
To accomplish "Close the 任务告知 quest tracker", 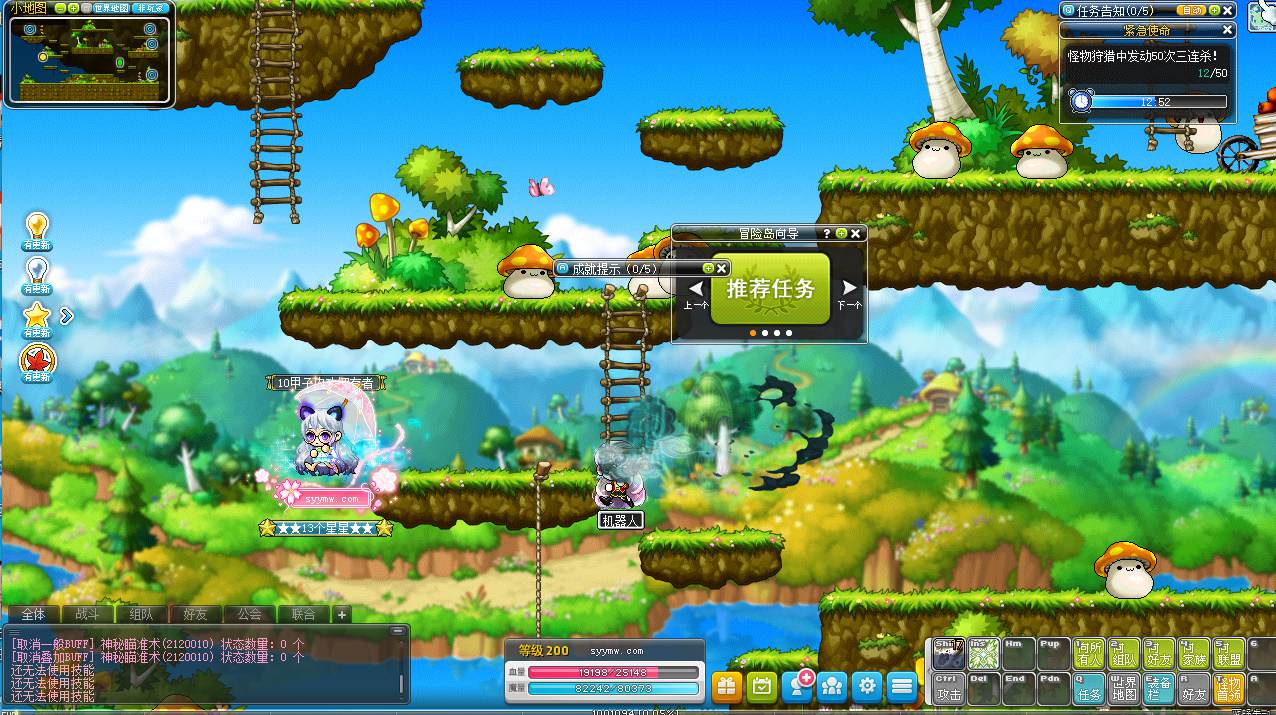I will (1229, 10).
